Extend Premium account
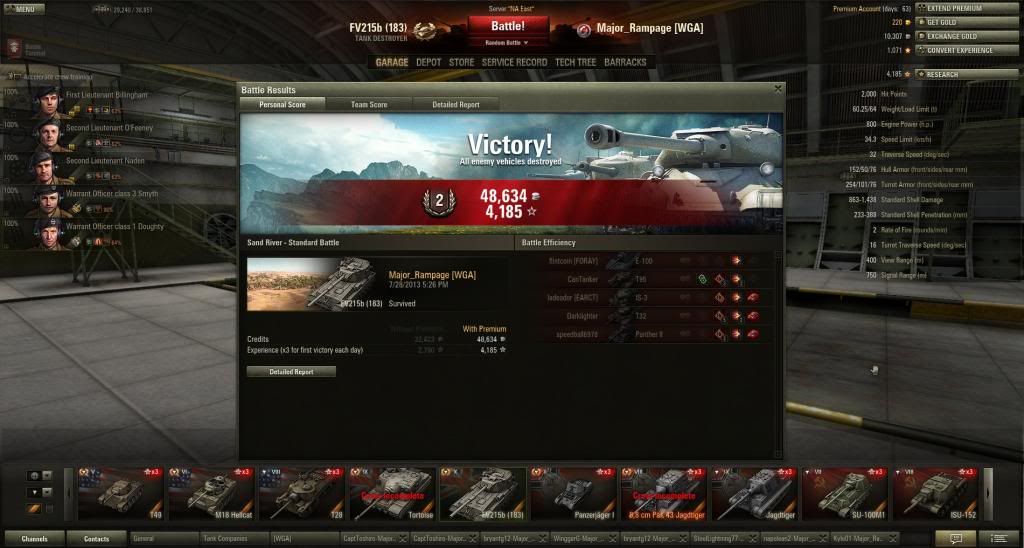This screenshot has width=1024, height=548. pyautogui.click(x=953, y=8)
